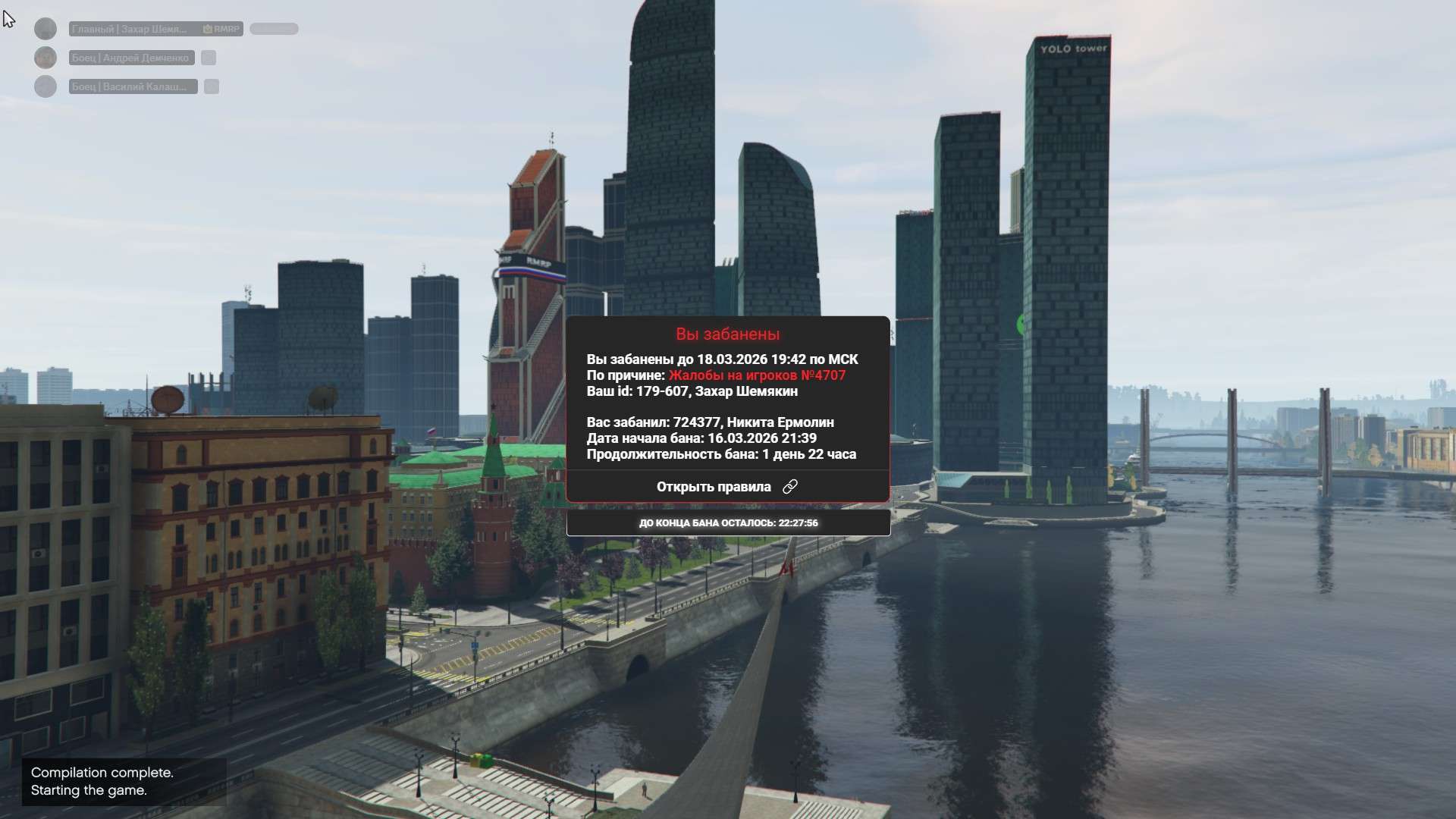Select Захар Шемякин in the voice overlay

click(130, 29)
